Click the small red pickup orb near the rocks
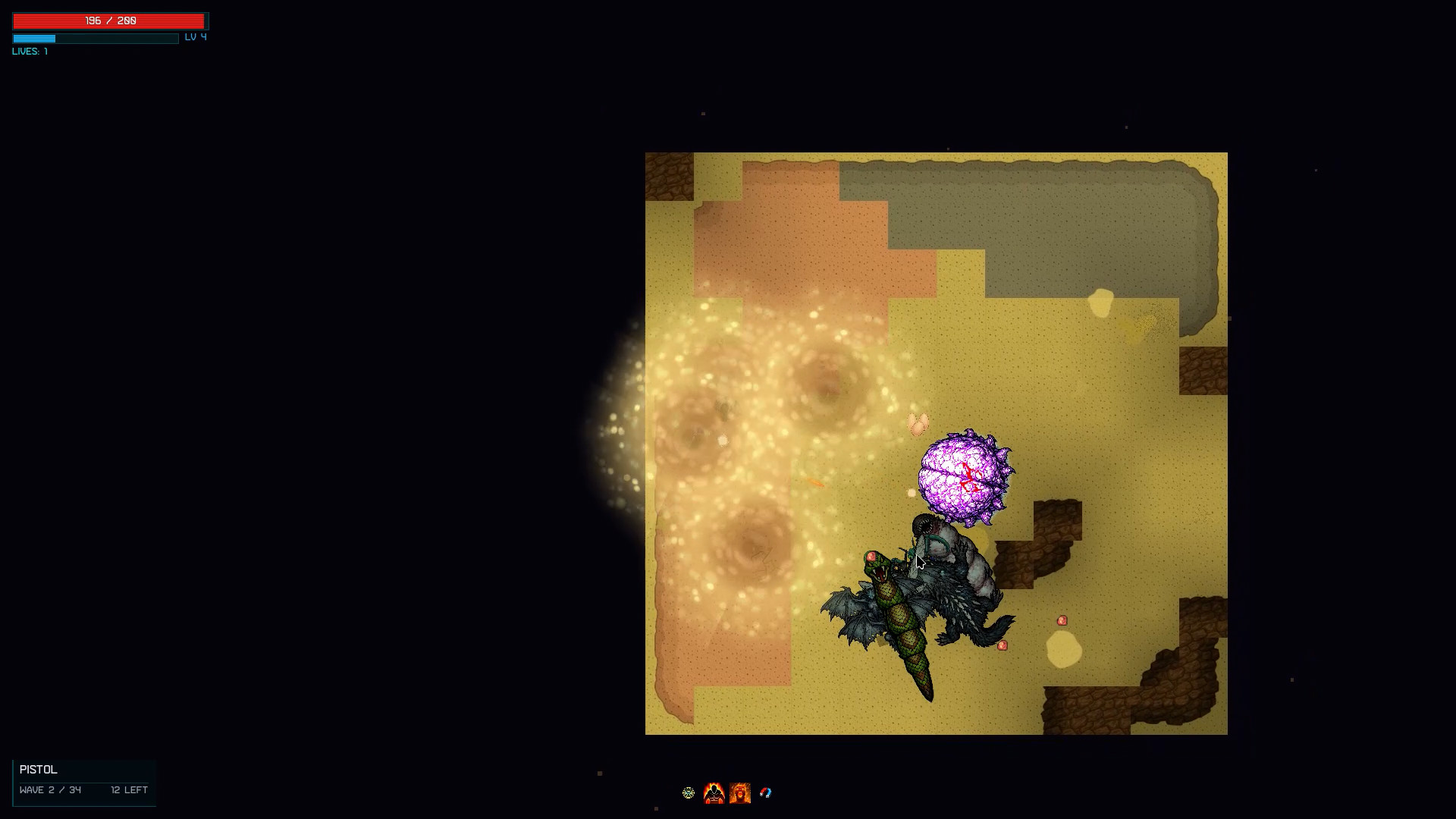 tap(1061, 620)
